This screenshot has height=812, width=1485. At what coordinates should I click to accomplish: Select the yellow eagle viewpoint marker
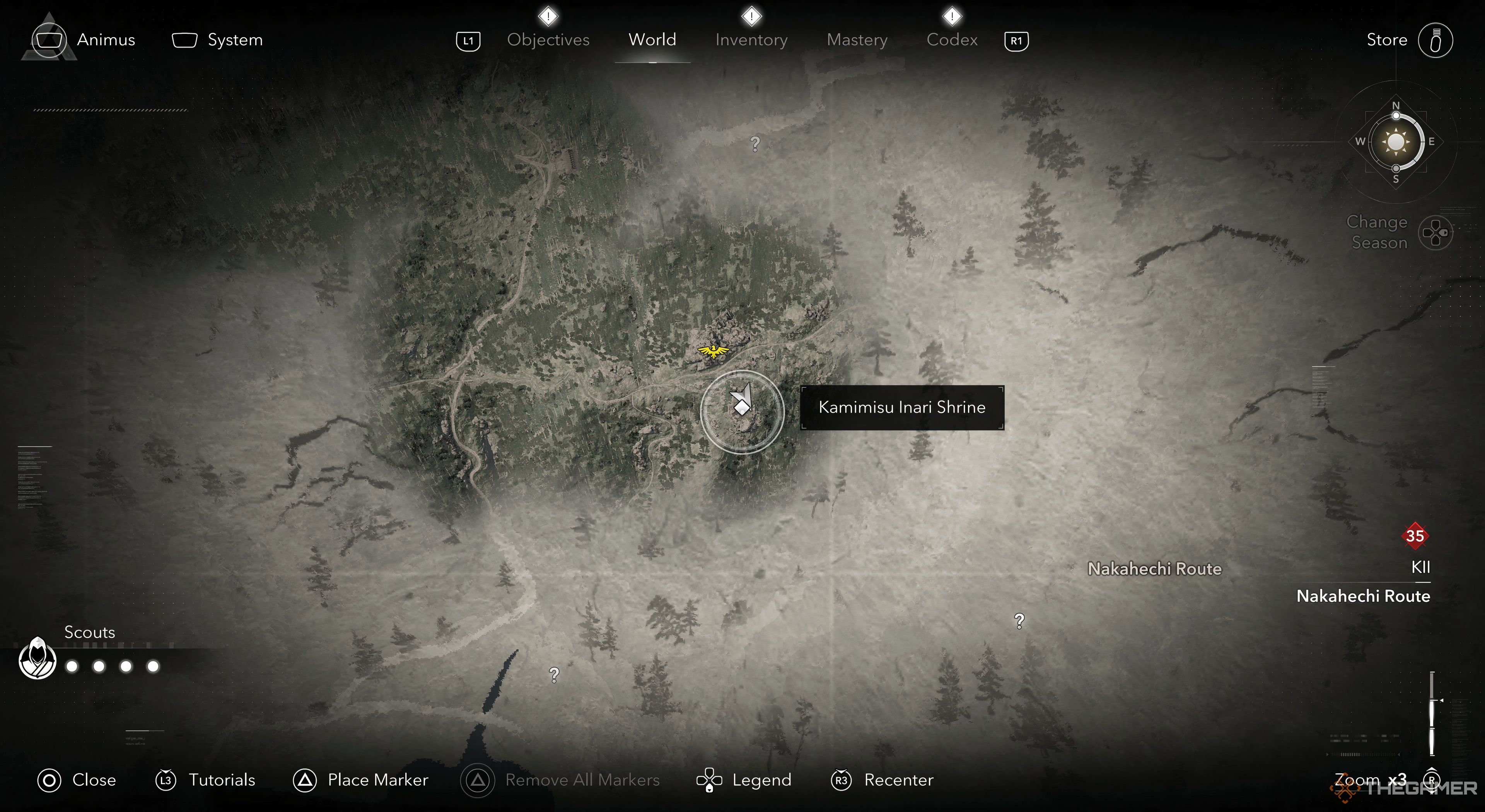(x=713, y=350)
